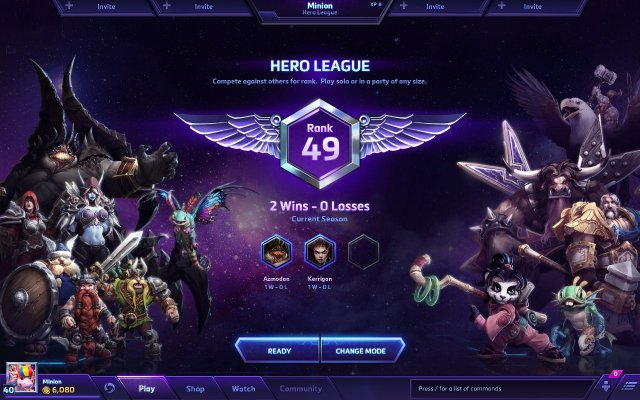The image size is (640, 400).
Task: Click the circular arrows icon beside the profile
Action: [108, 387]
